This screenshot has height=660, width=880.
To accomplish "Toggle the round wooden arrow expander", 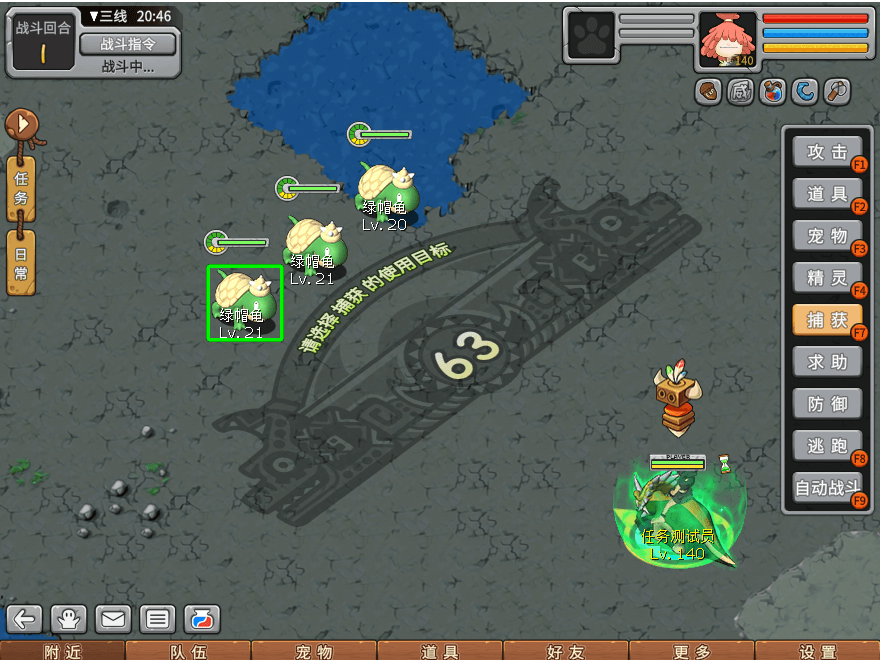I will click(x=21, y=125).
